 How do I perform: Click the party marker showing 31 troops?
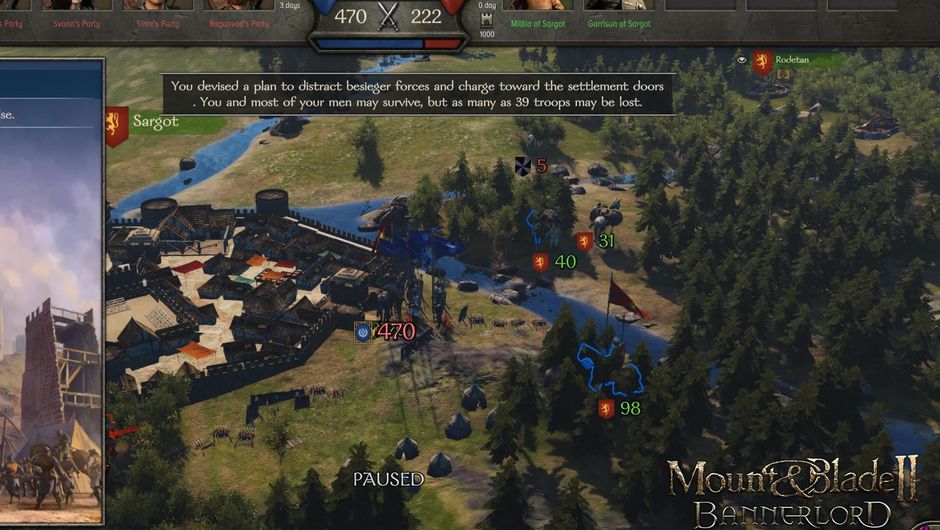point(596,241)
